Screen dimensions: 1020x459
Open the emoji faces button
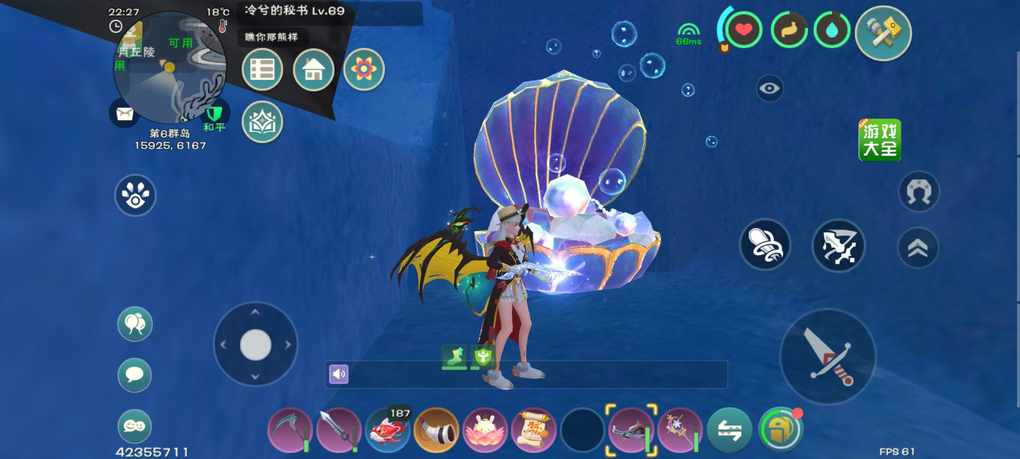(x=135, y=426)
